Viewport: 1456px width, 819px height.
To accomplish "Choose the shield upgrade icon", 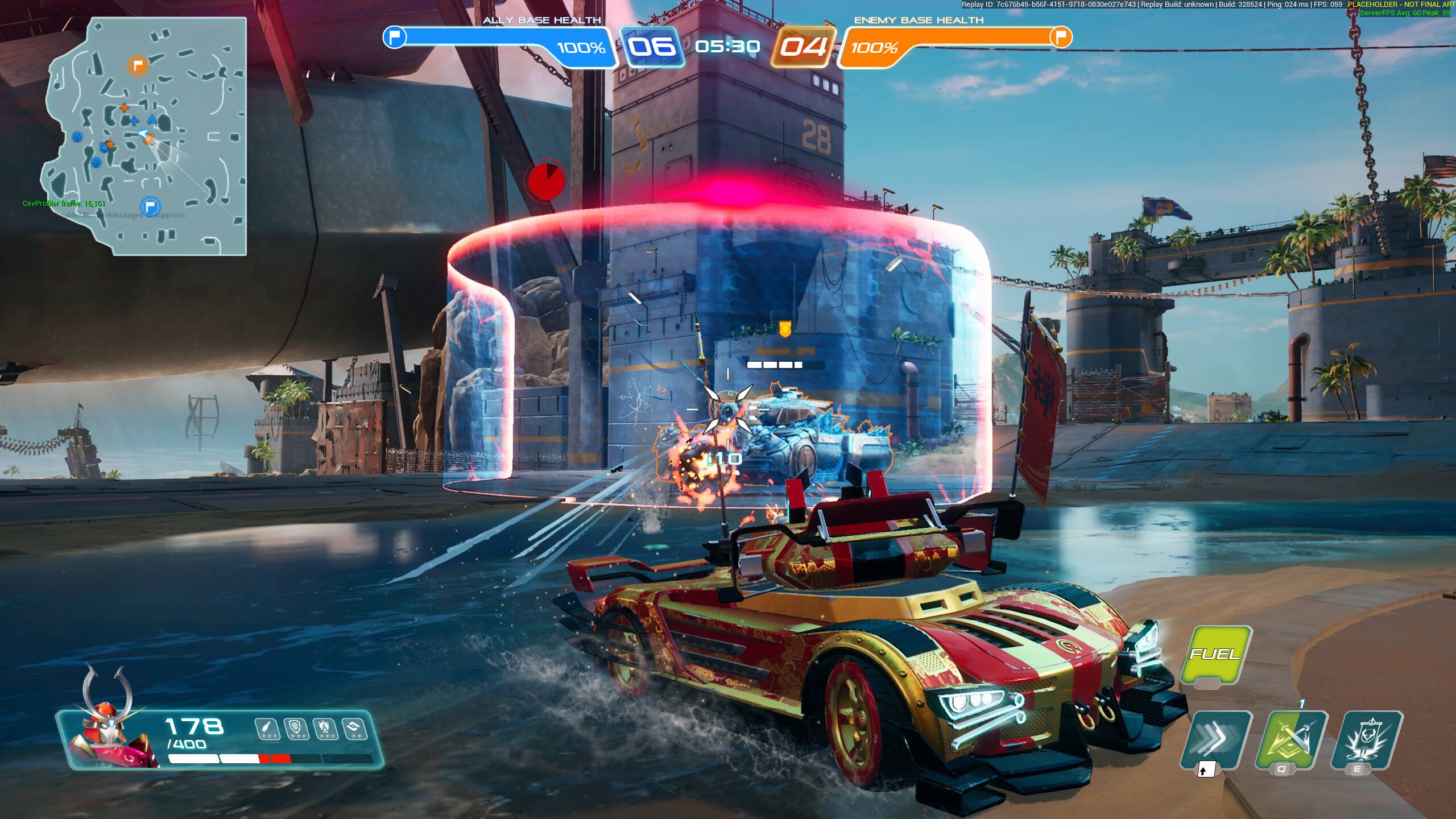I will point(296,729).
